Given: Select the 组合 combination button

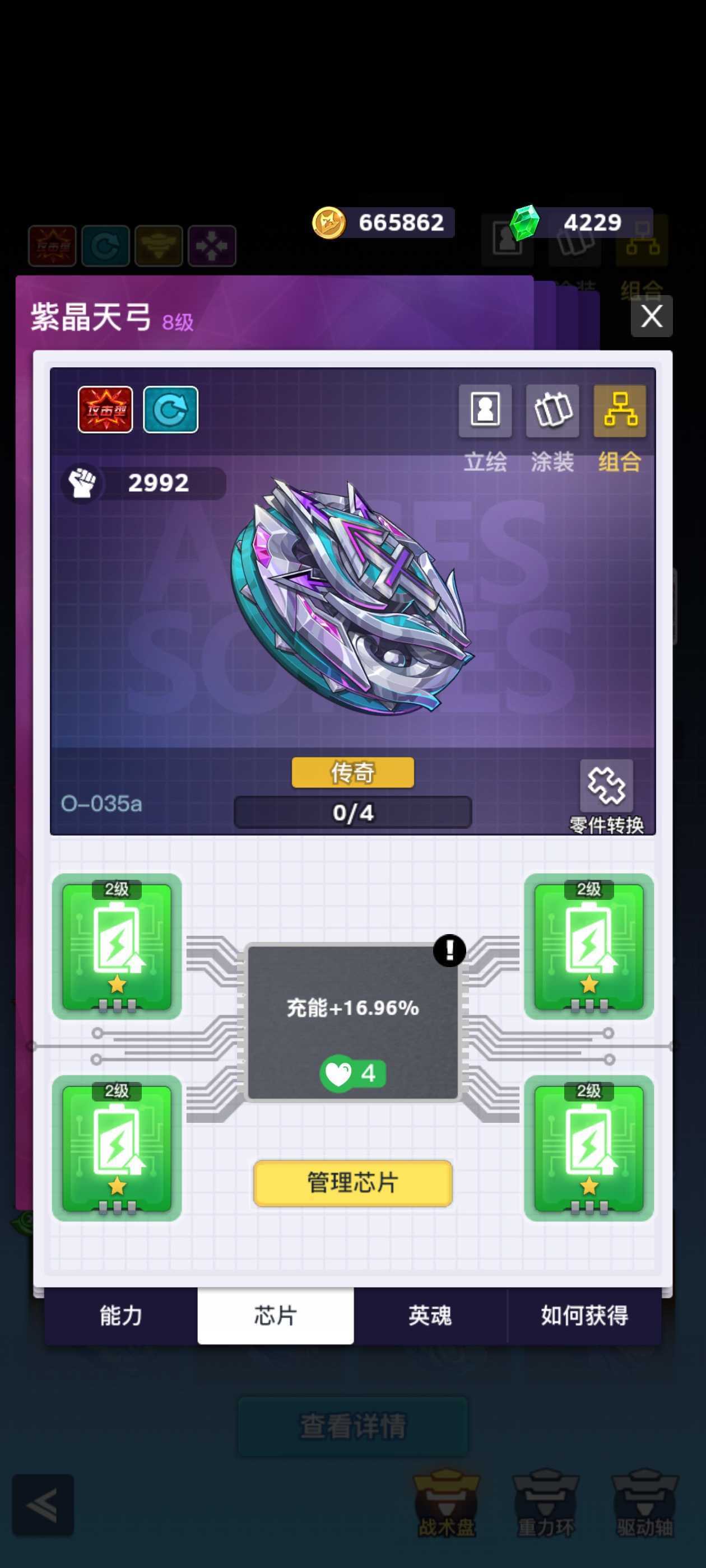Looking at the screenshot, I should pos(620,410).
